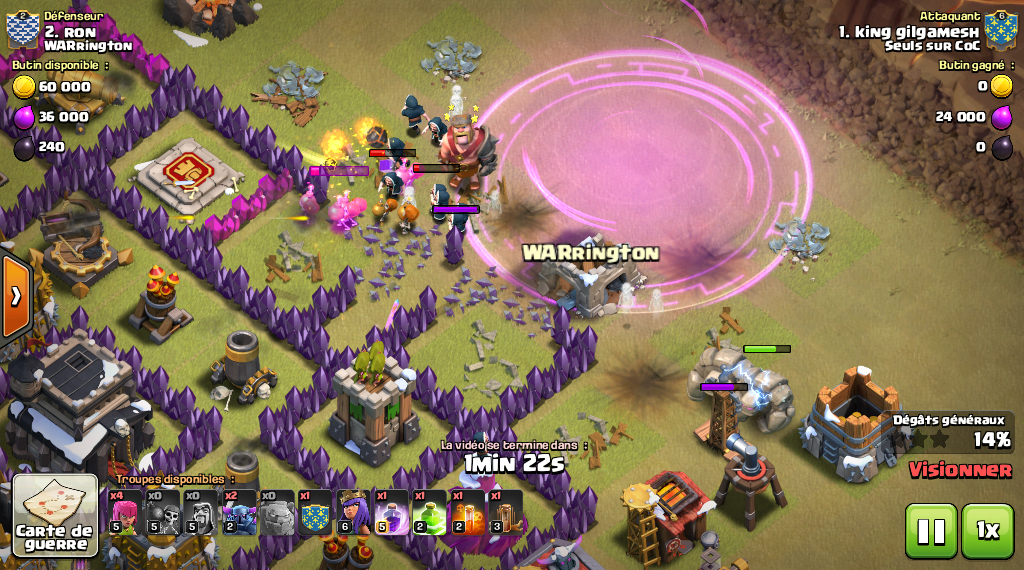Select the orange Haste spell slot
Screen dimensions: 1024x570
click(x=467, y=512)
